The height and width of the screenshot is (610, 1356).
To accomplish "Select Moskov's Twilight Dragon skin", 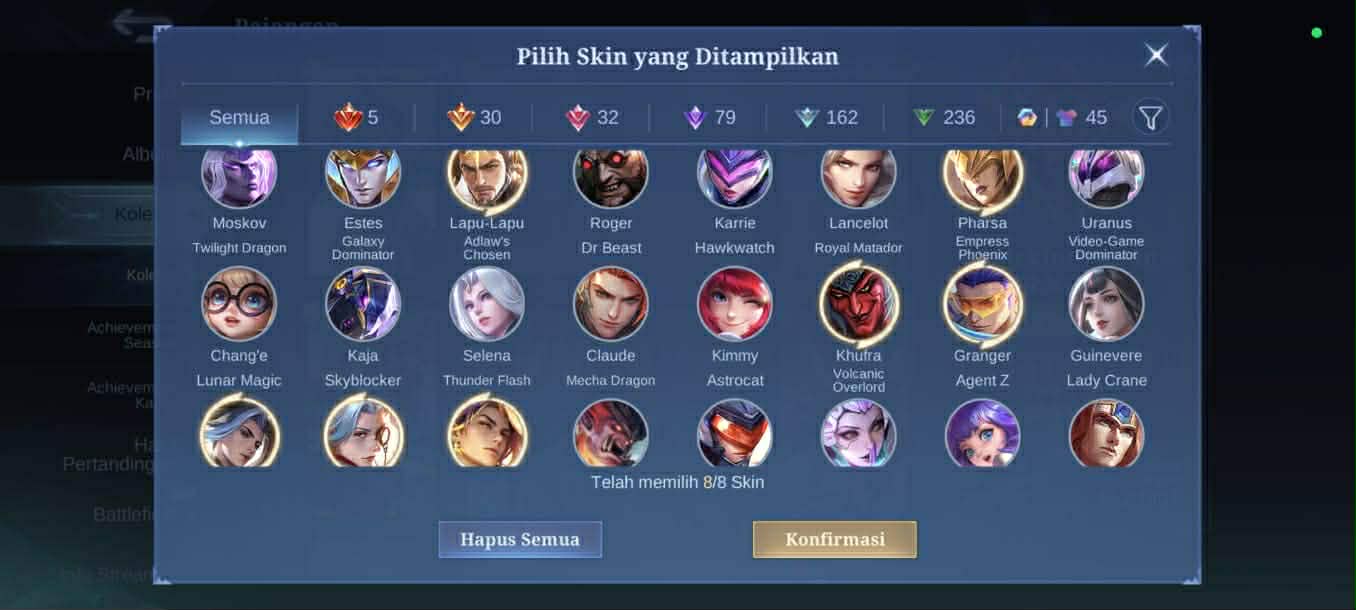I will [x=239, y=178].
